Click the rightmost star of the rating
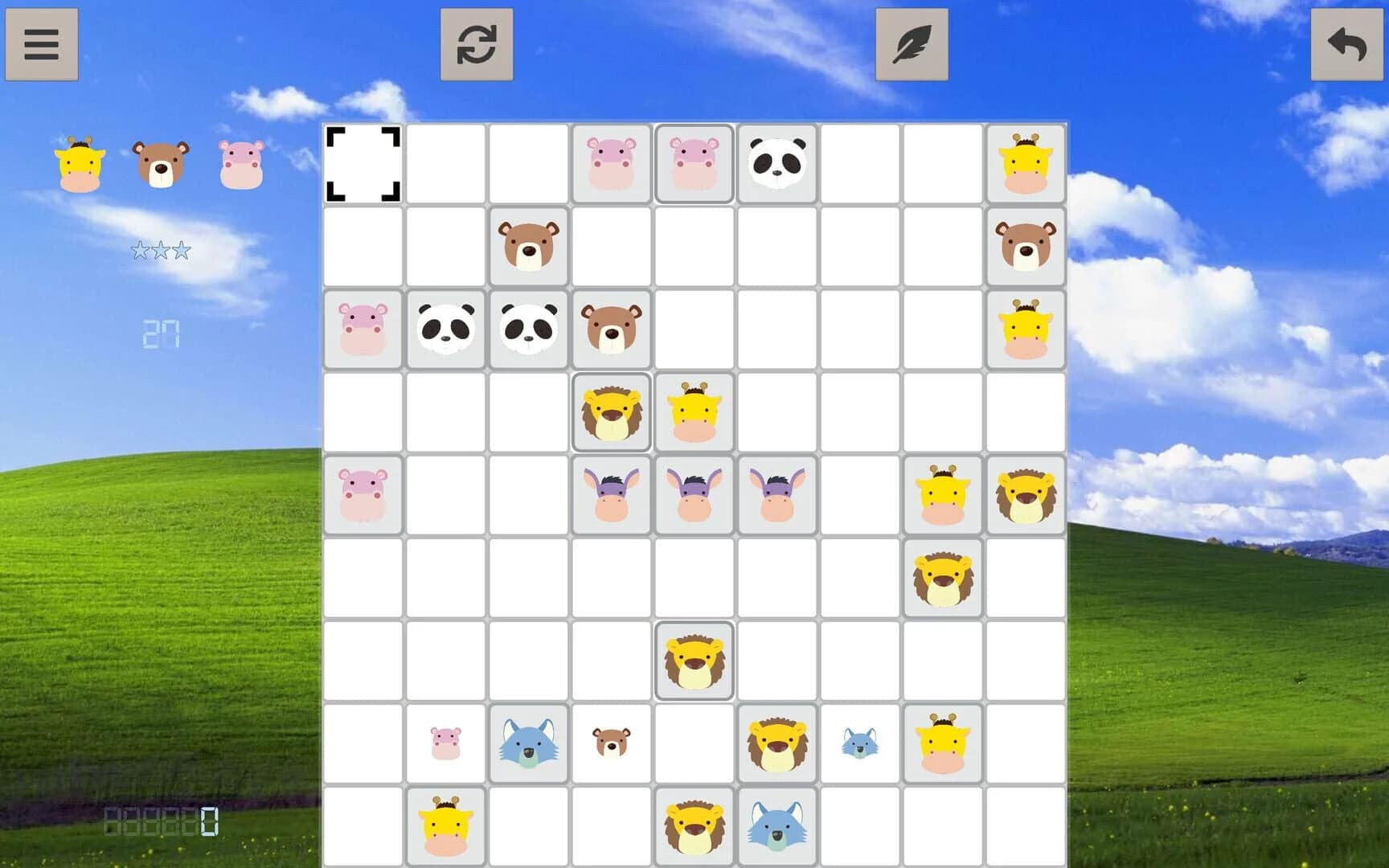 [x=180, y=250]
